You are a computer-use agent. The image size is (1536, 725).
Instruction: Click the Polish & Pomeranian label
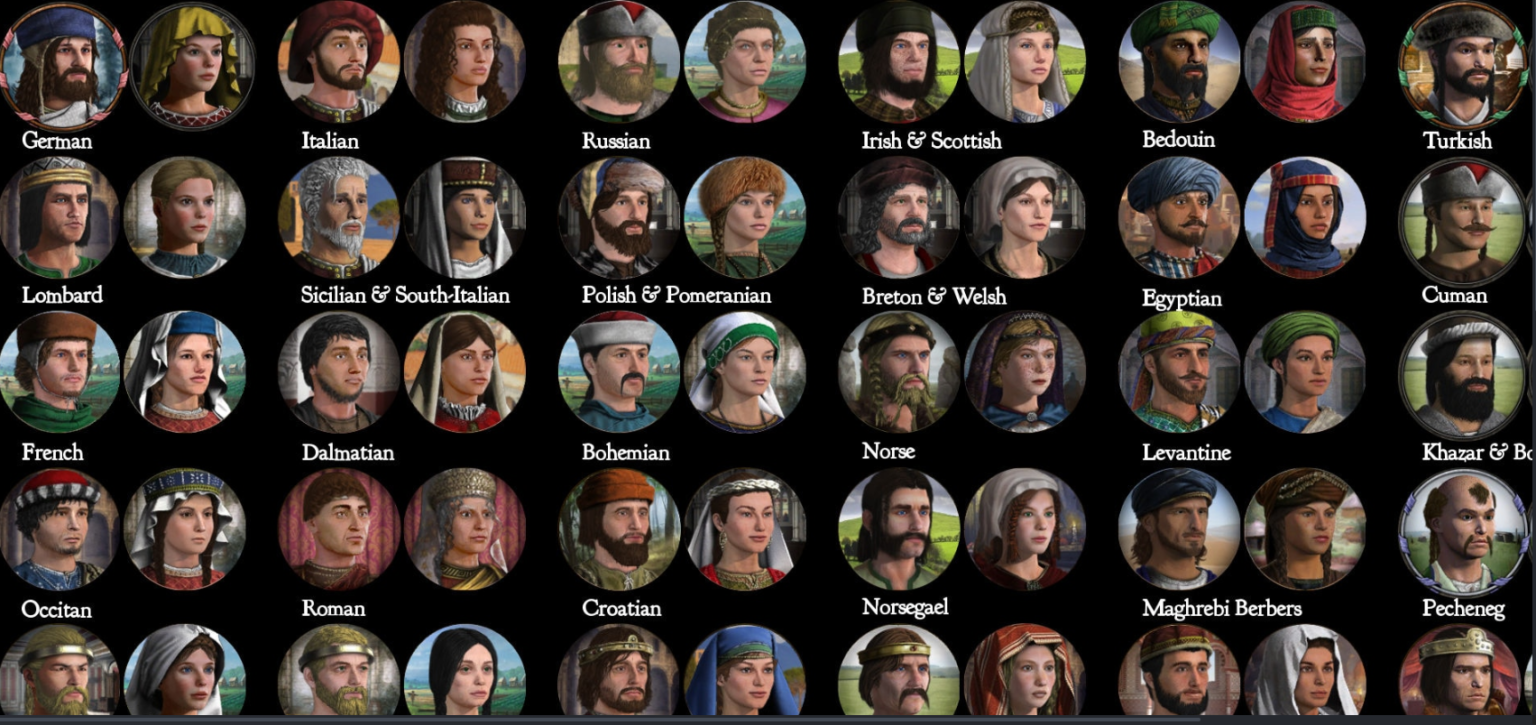point(676,296)
